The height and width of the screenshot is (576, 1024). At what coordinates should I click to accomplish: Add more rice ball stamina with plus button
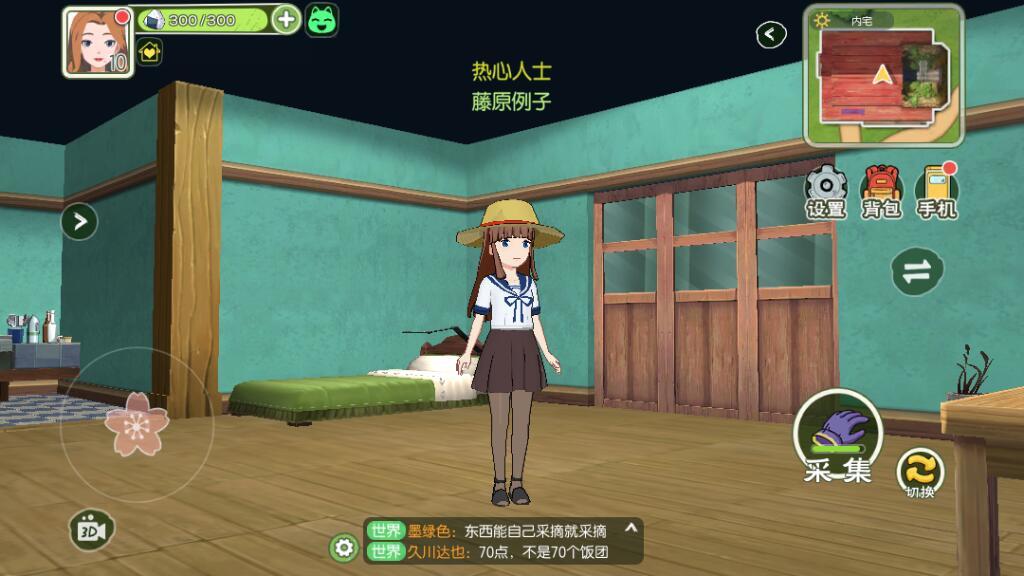point(286,19)
